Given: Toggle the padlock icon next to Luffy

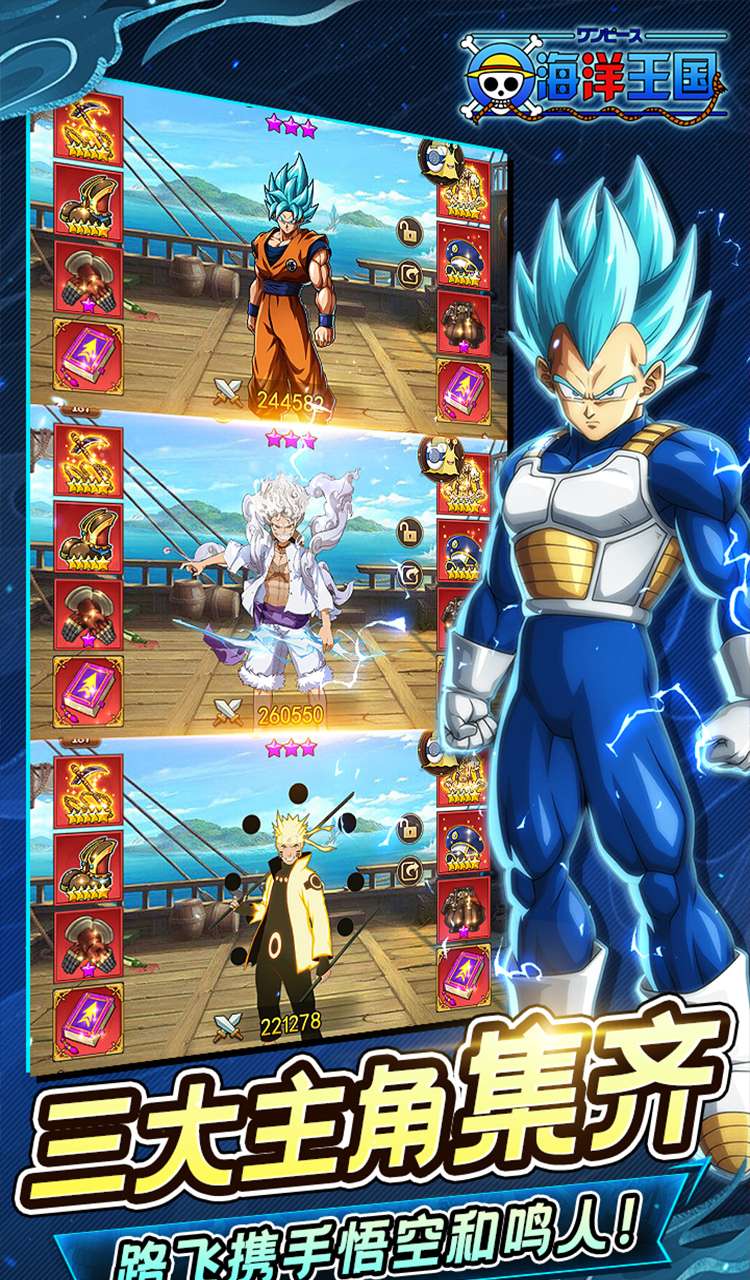Looking at the screenshot, I should pos(409,531).
